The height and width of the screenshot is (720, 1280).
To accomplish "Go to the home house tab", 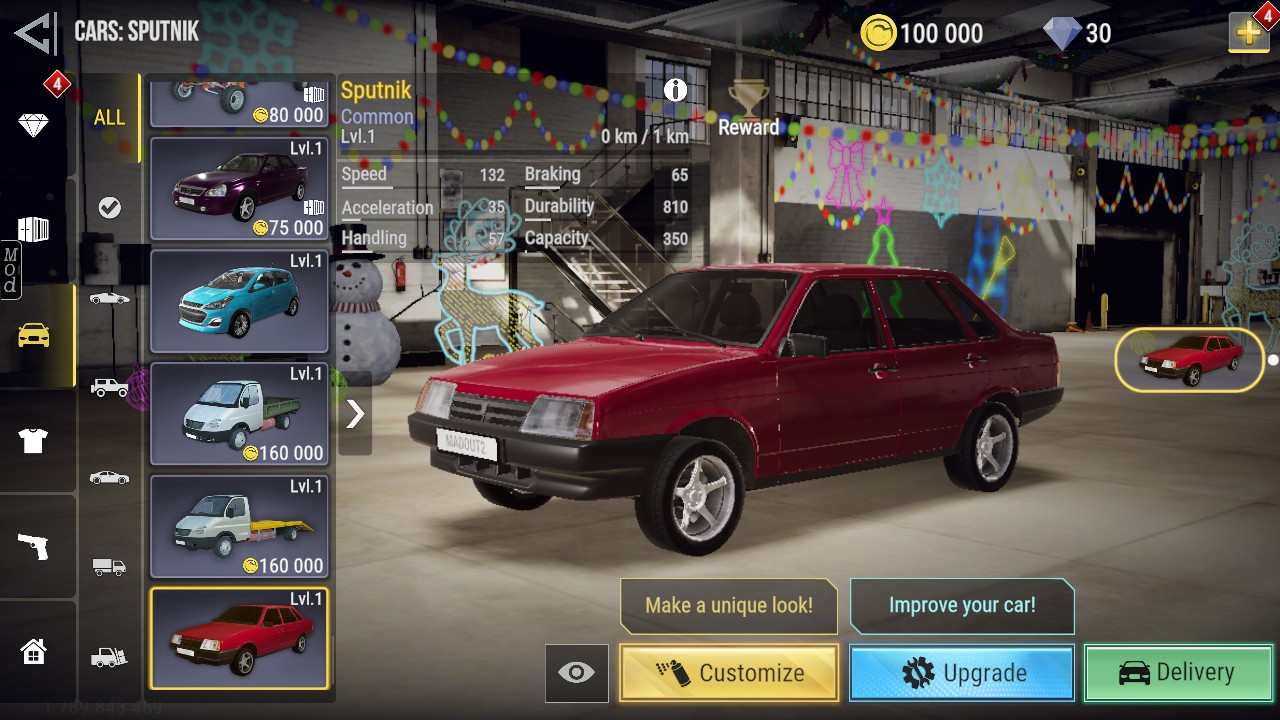I will click(x=34, y=652).
